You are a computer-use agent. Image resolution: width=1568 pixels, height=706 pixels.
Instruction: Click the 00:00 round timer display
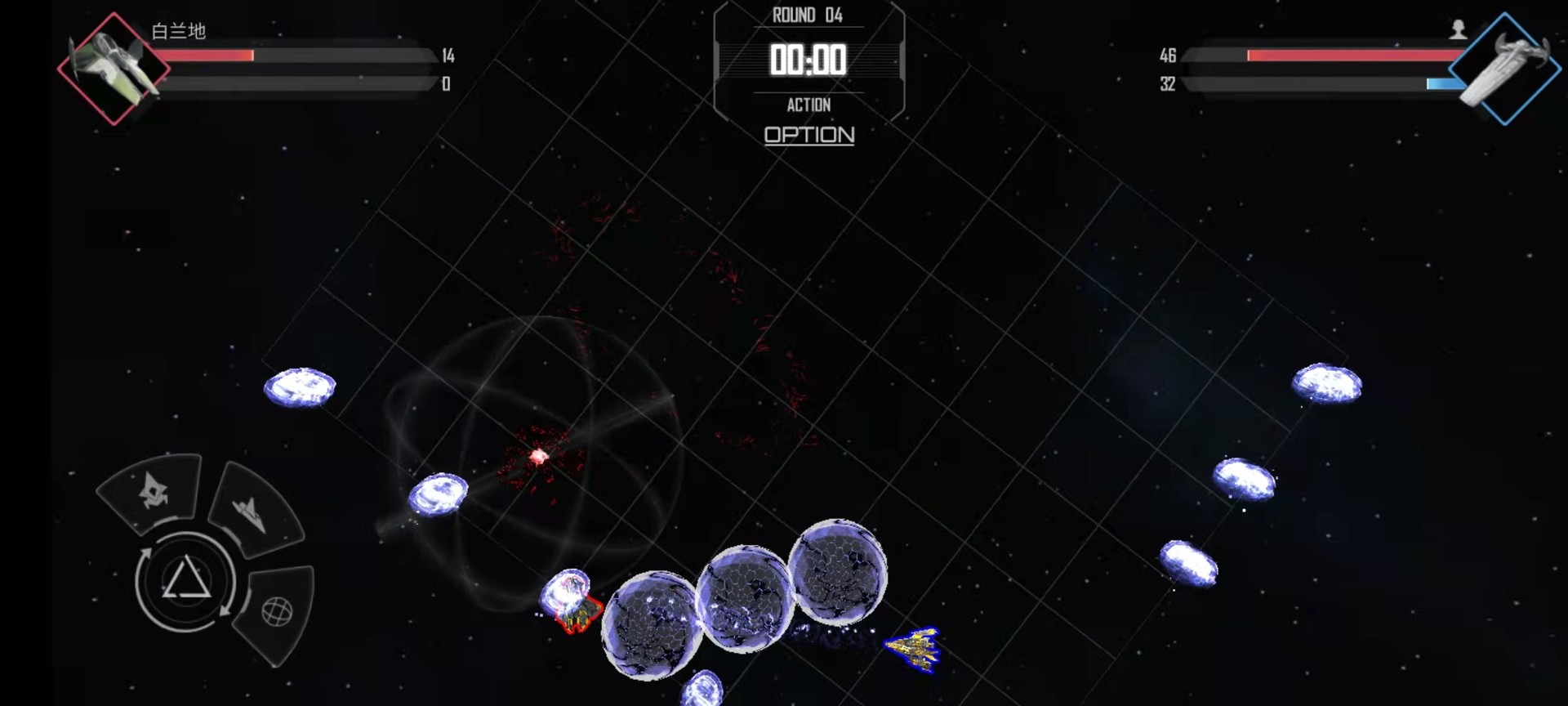tap(810, 60)
